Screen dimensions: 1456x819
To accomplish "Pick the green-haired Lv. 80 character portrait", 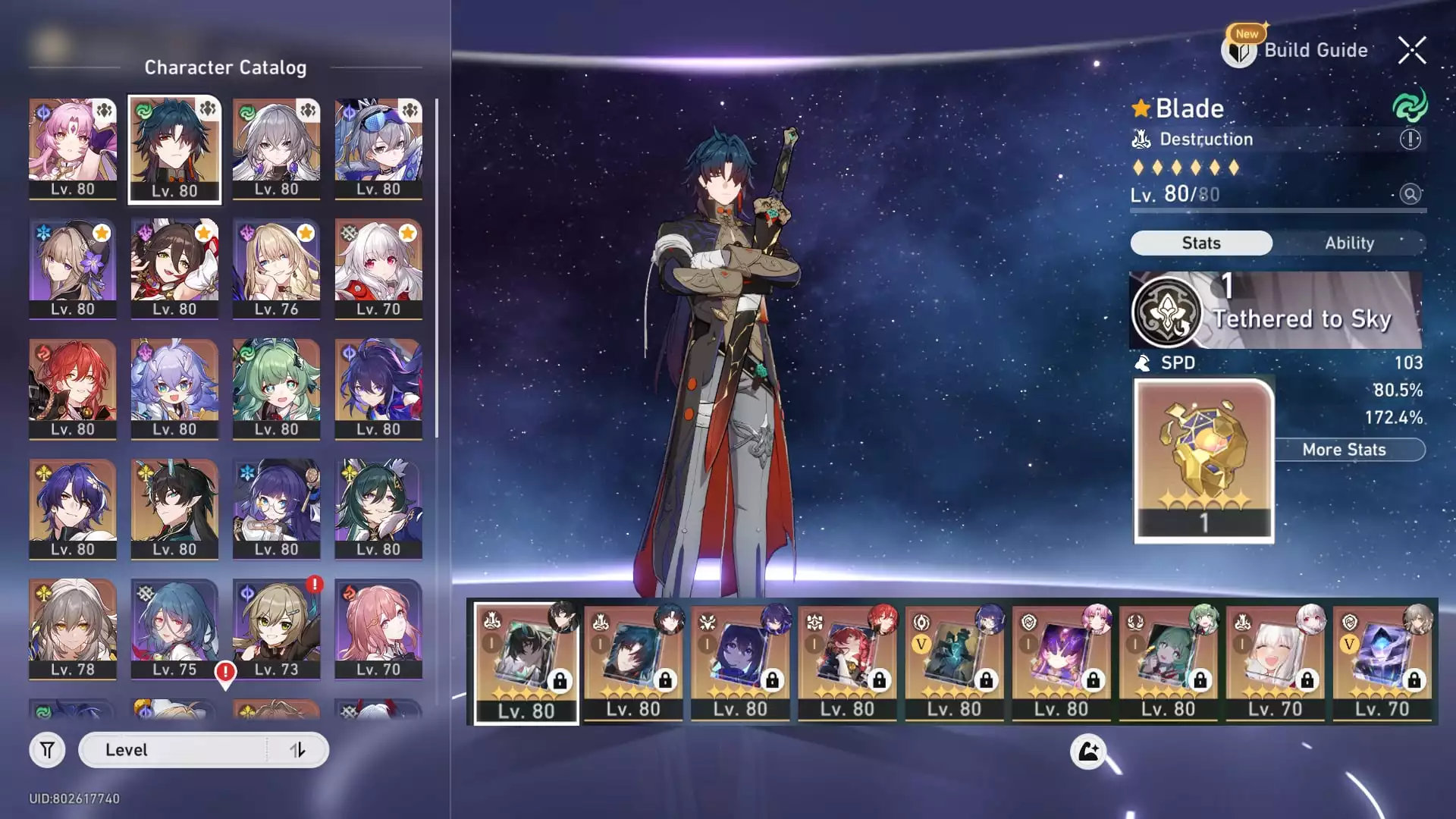I will click(276, 388).
